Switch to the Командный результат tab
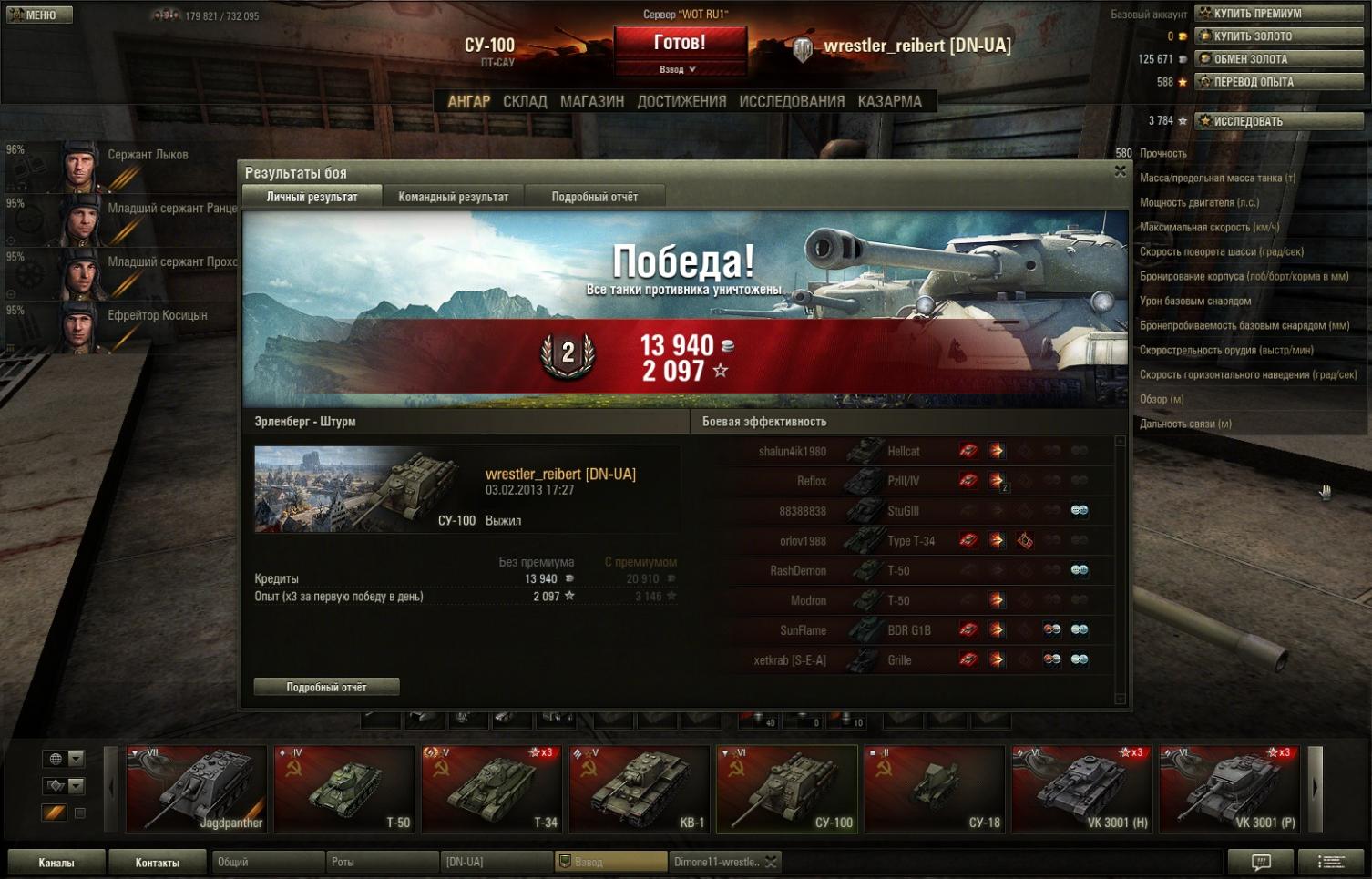The height and width of the screenshot is (879, 1372). [x=453, y=197]
